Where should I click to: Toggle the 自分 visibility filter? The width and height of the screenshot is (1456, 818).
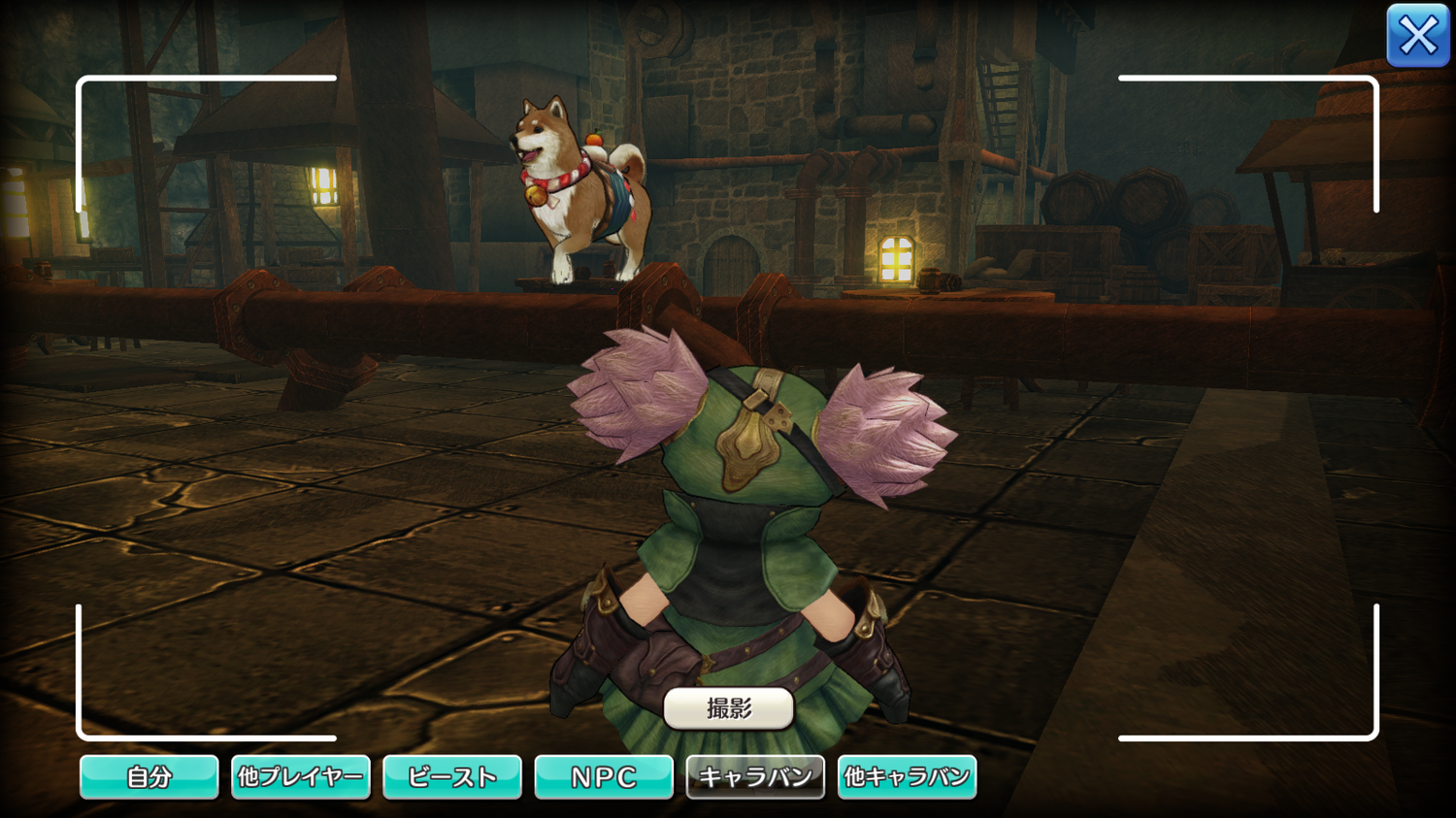pyautogui.click(x=149, y=777)
